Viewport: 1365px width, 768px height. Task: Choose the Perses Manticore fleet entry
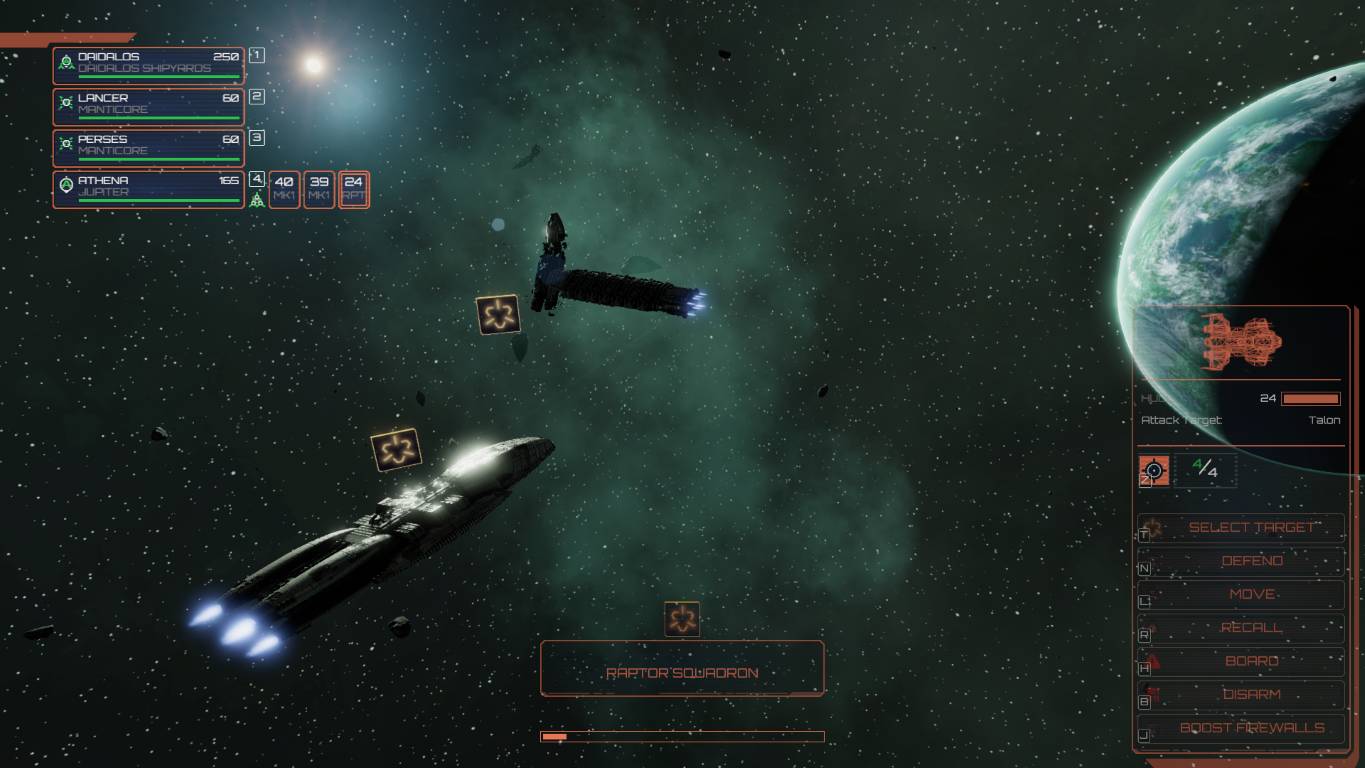click(148, 146)
